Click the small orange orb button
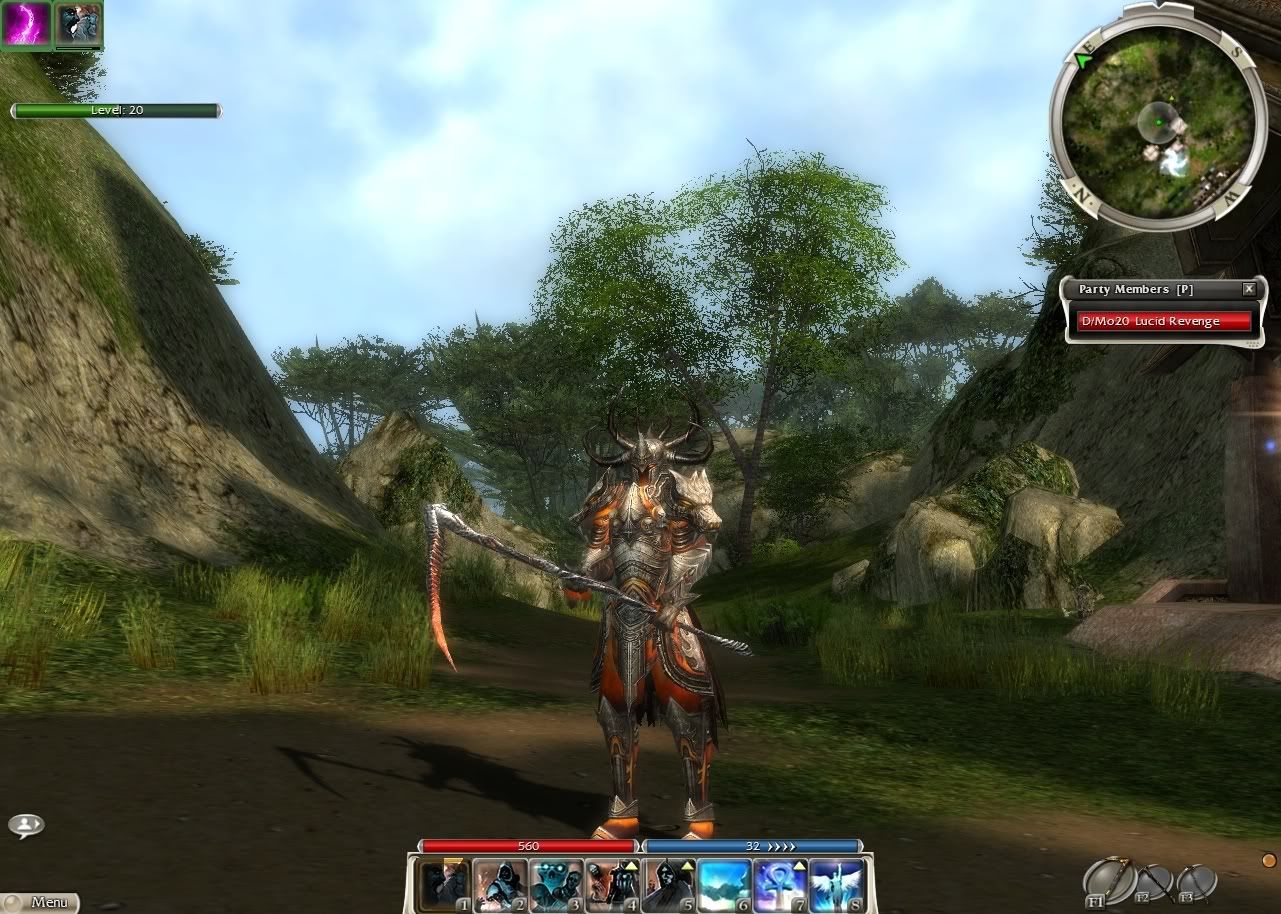The width and height of the screenshot is (1281, 914). pos(1269,860)
